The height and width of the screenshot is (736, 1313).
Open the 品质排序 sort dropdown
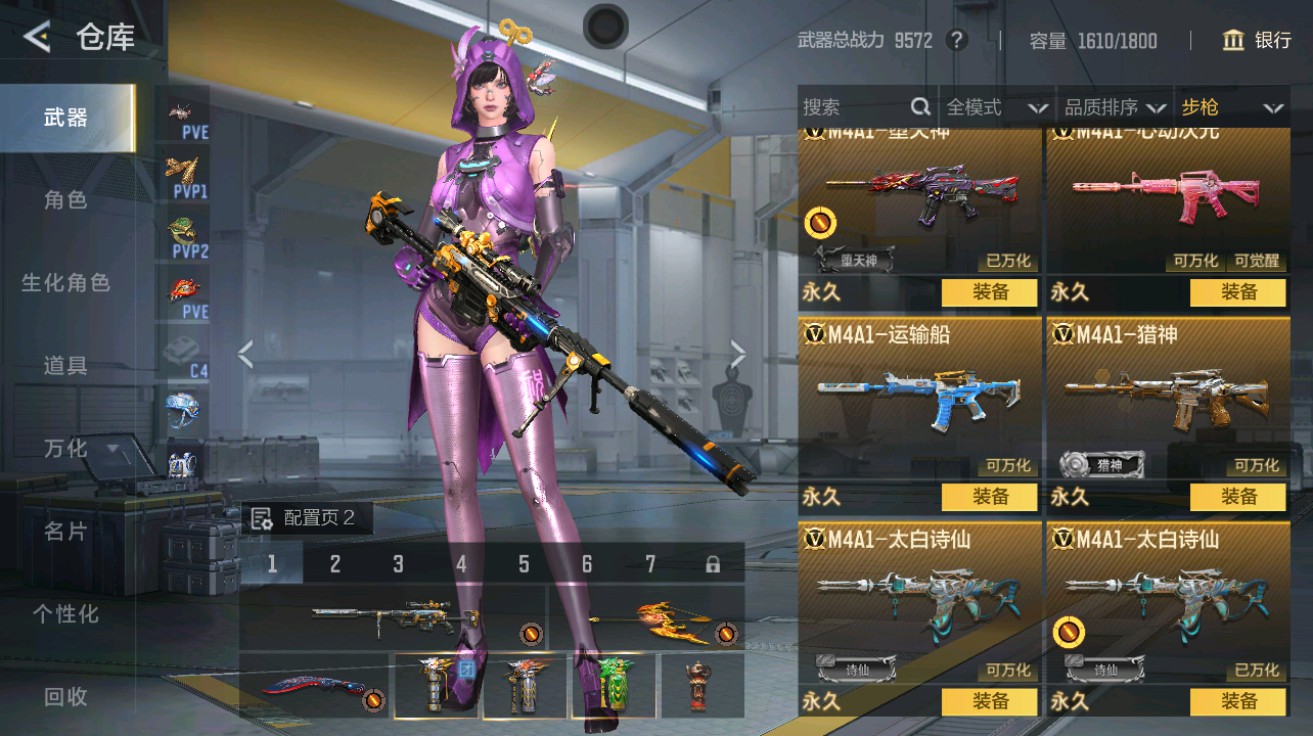coord(1115,107)
